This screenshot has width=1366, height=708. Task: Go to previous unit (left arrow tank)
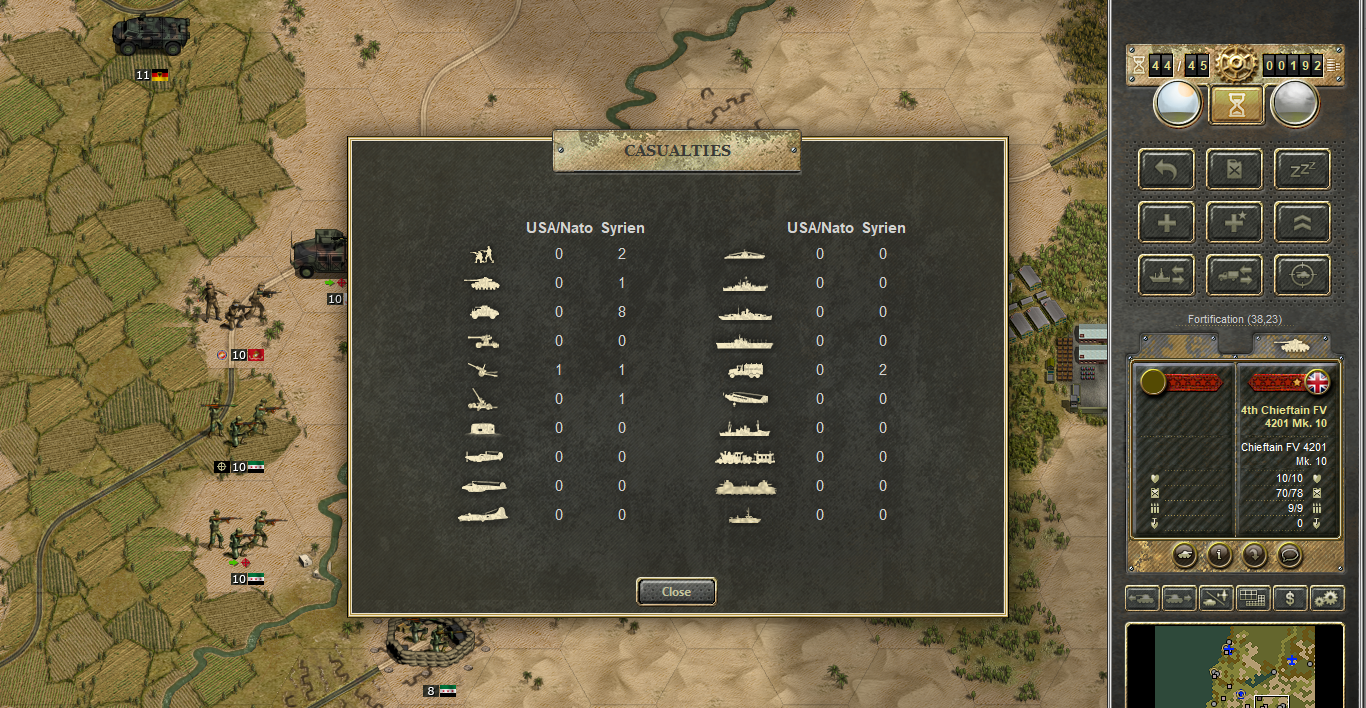point(1143,598)
